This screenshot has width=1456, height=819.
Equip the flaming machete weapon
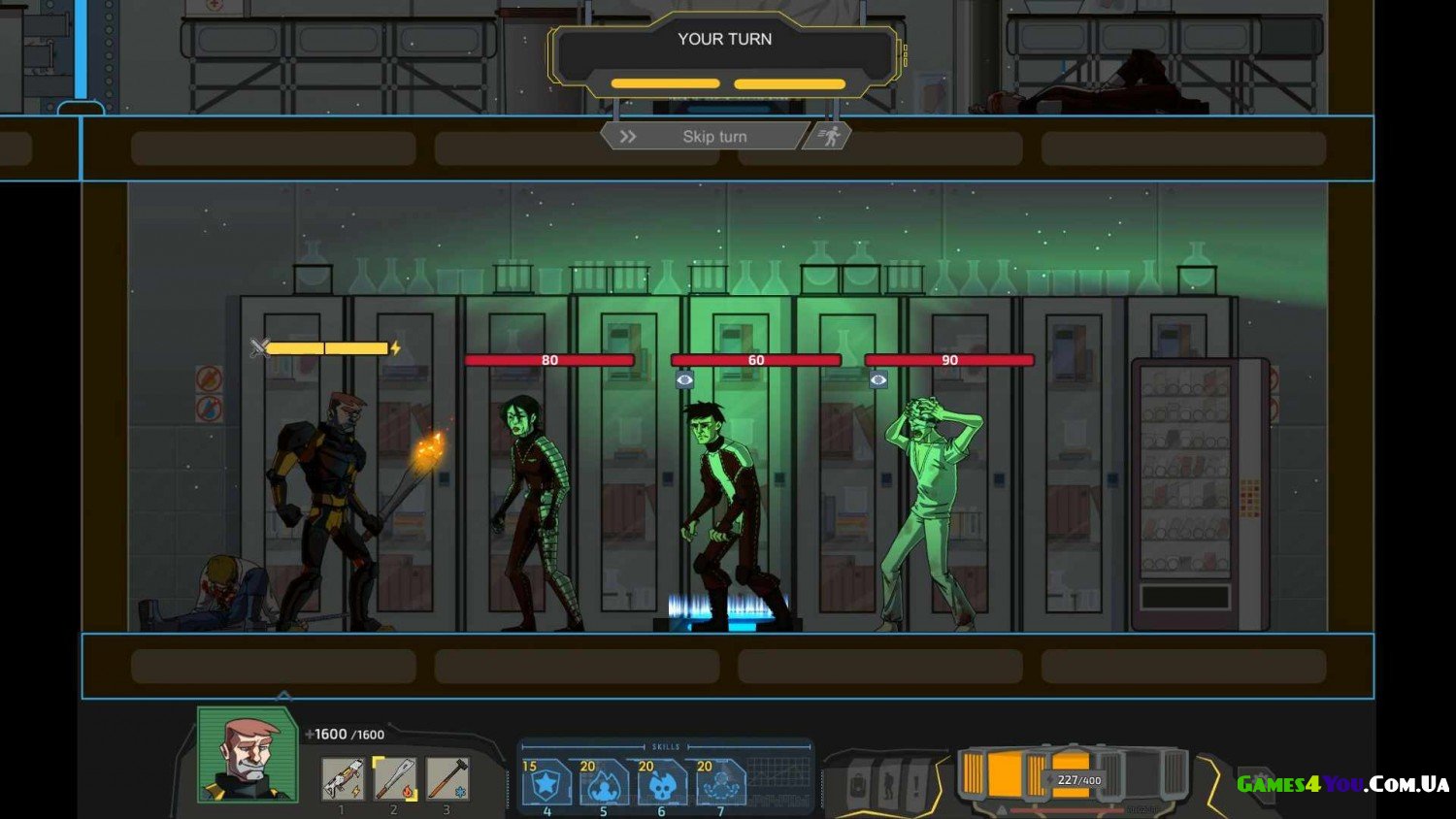point(395,779)
